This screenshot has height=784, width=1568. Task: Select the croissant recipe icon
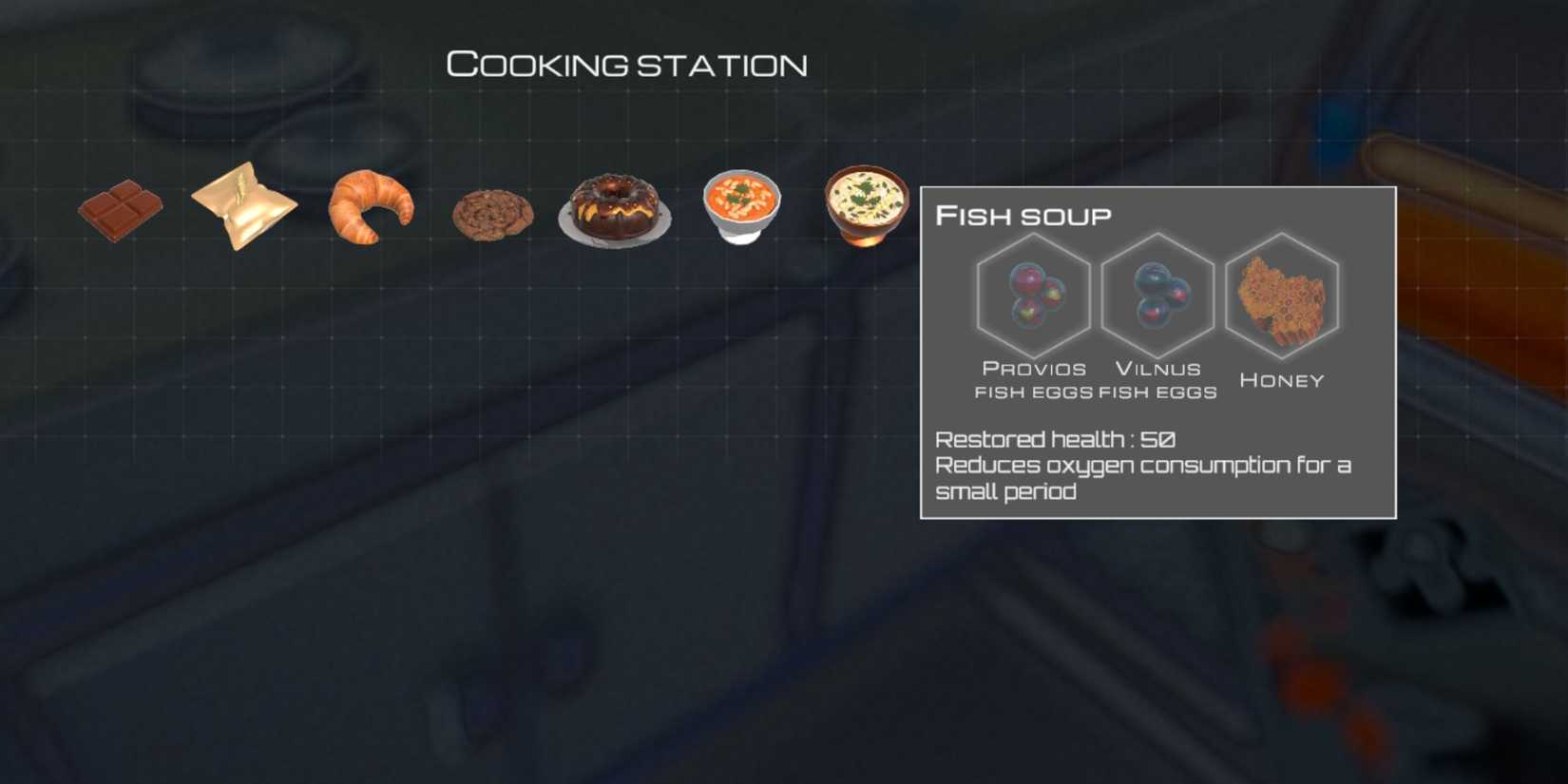tap(370, 207)
